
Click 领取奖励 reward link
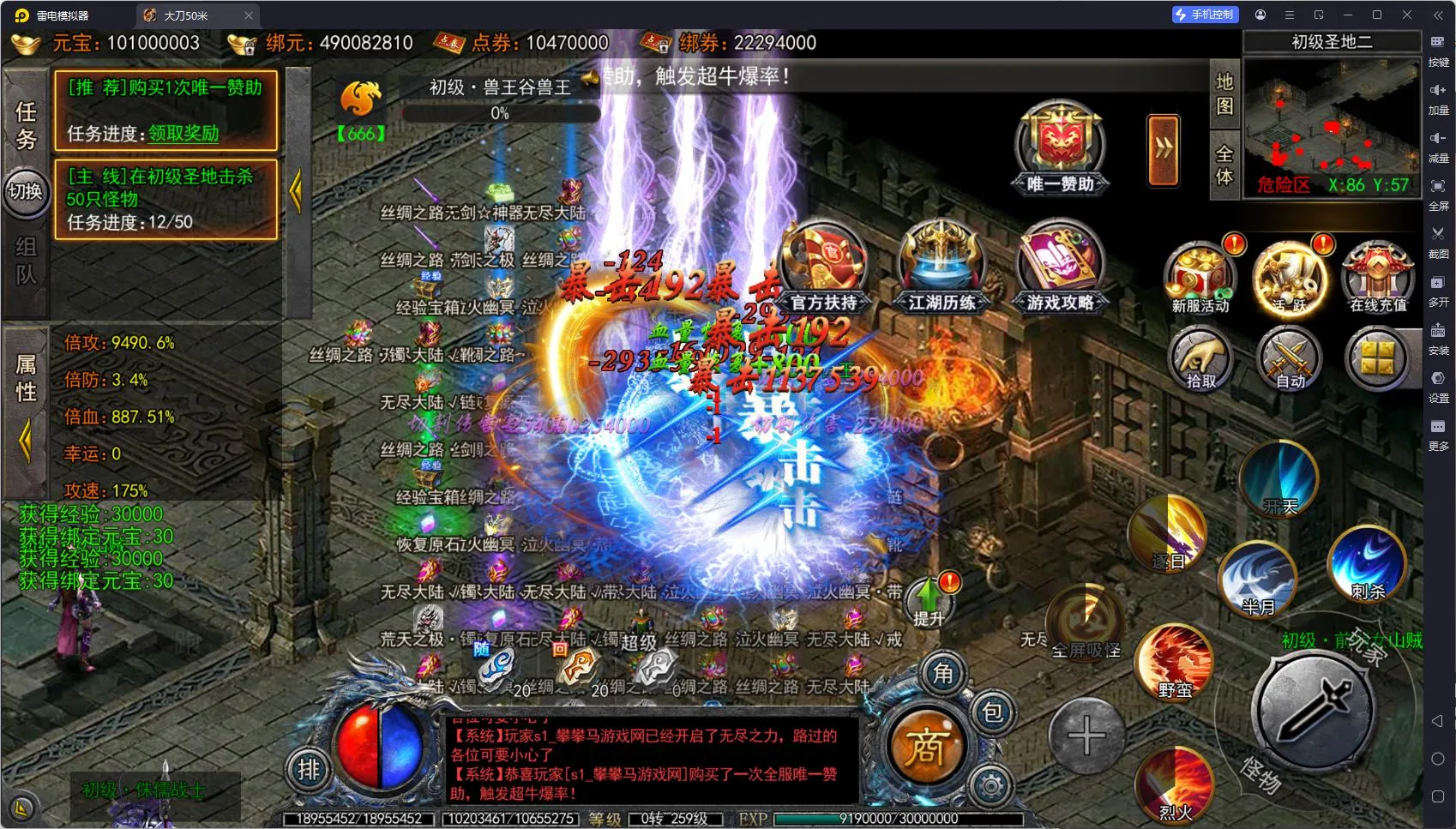[x=184, y=134]
